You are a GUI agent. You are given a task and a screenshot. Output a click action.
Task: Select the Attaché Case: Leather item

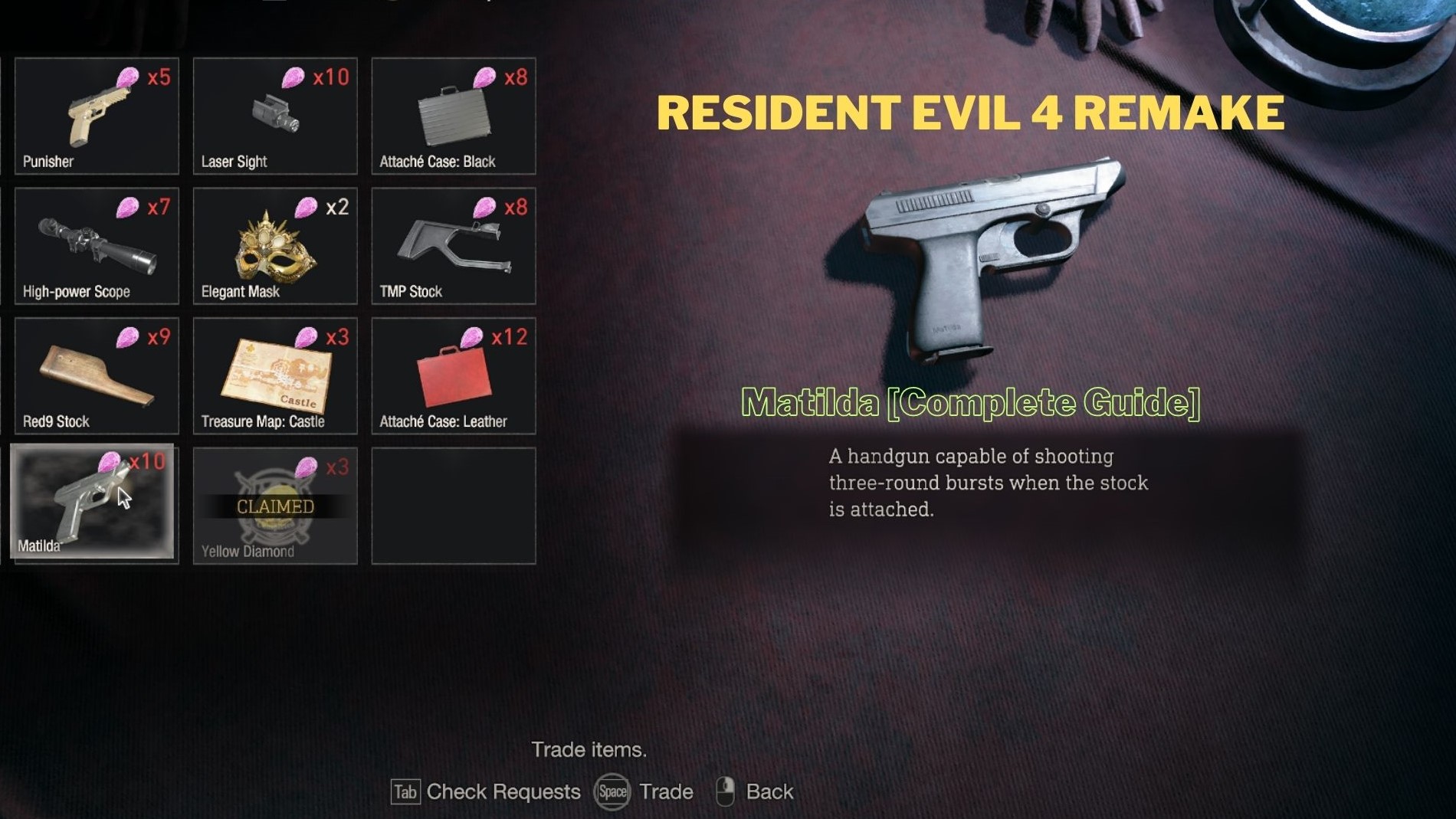pos(452,375)
